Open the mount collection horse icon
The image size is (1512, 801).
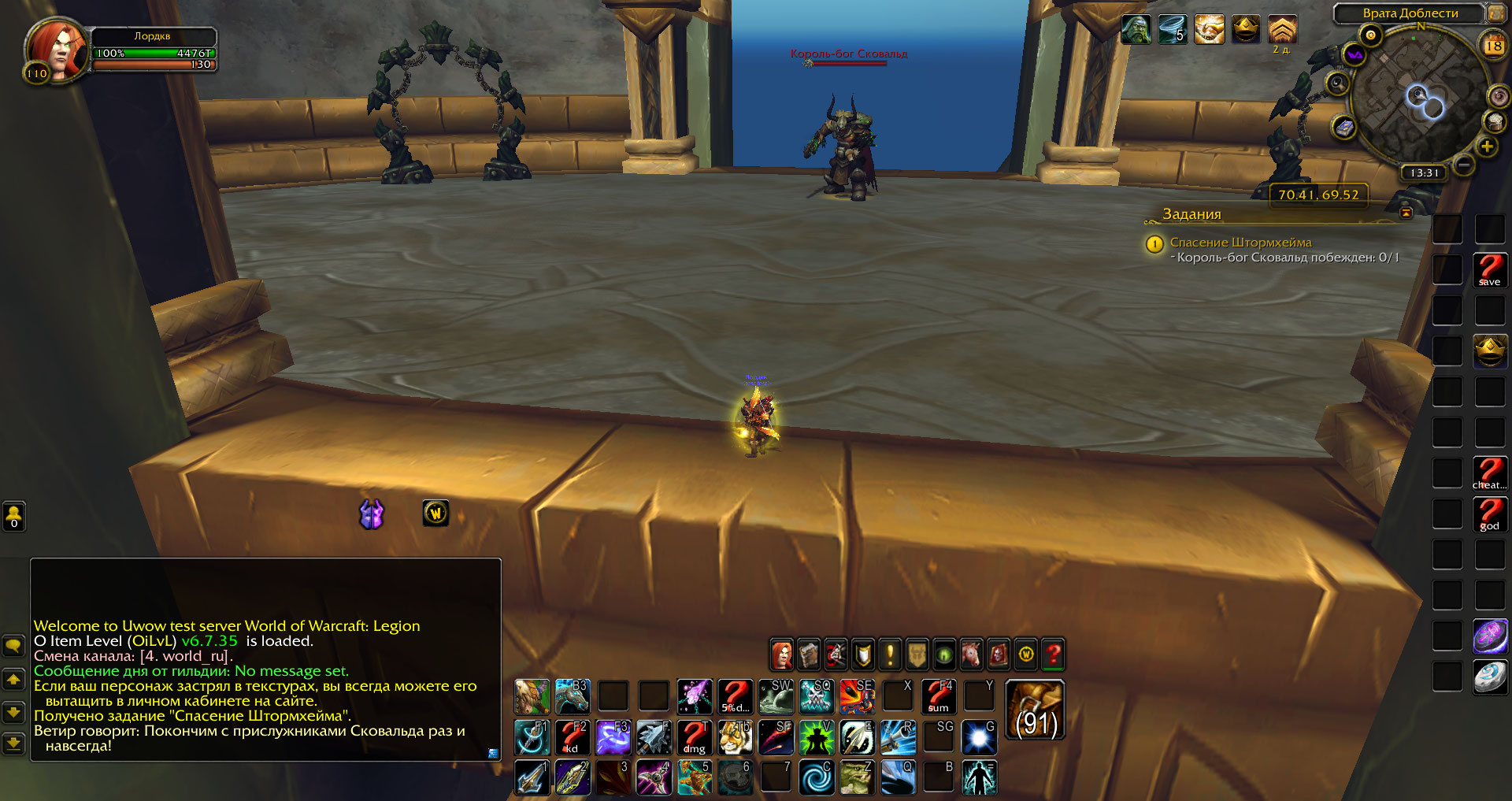[971, 655]
